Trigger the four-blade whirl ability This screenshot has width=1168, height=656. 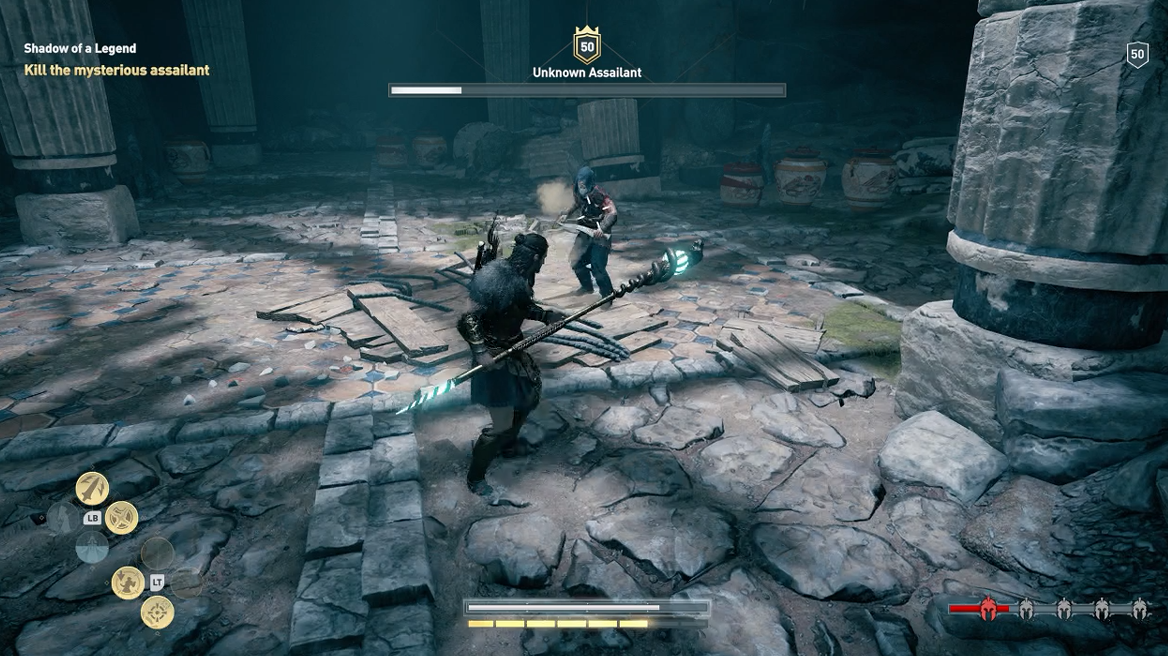click(x=121, y=517)
